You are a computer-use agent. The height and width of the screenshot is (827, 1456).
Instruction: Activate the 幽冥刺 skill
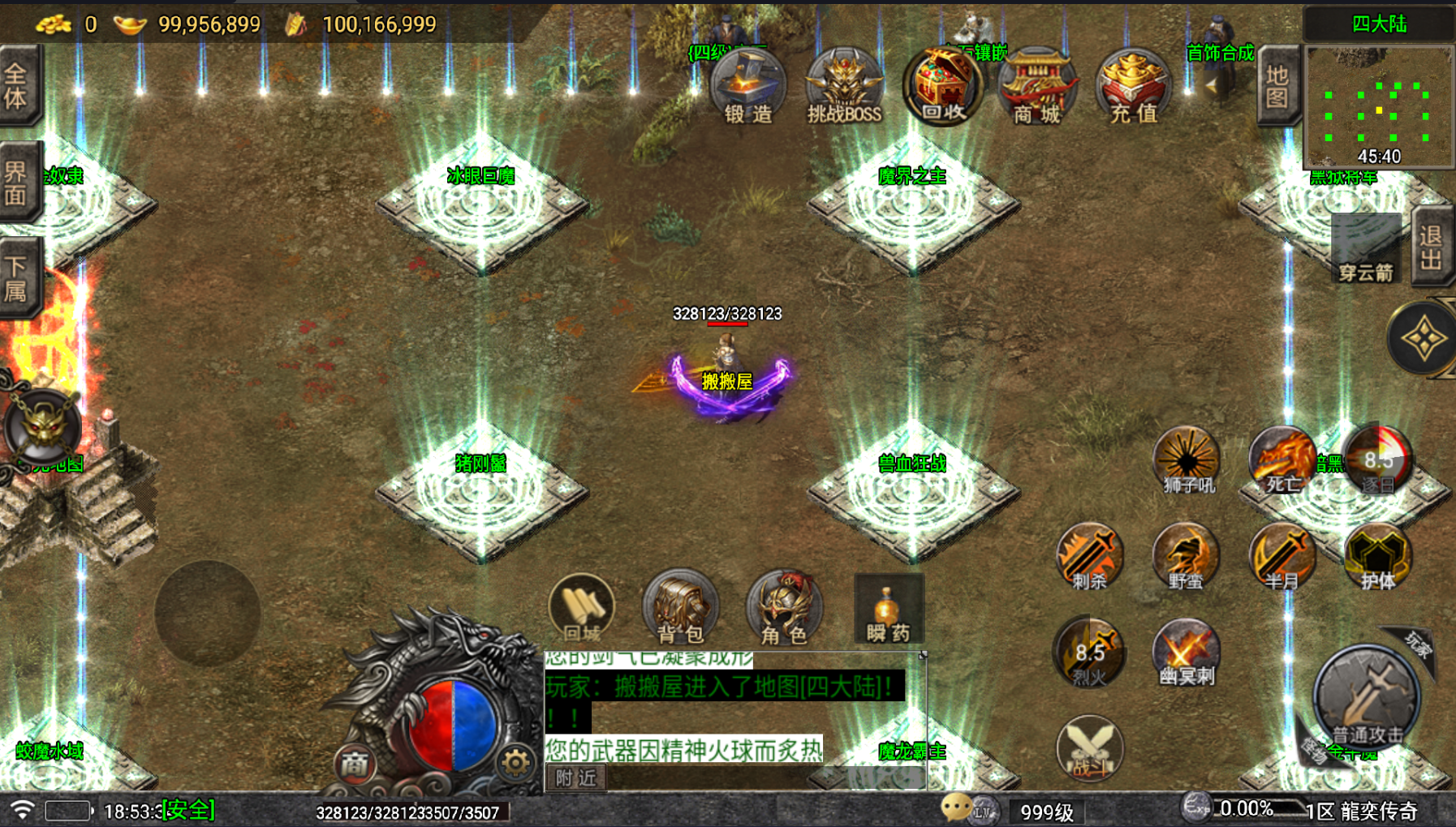click(x=1186, y=653)
